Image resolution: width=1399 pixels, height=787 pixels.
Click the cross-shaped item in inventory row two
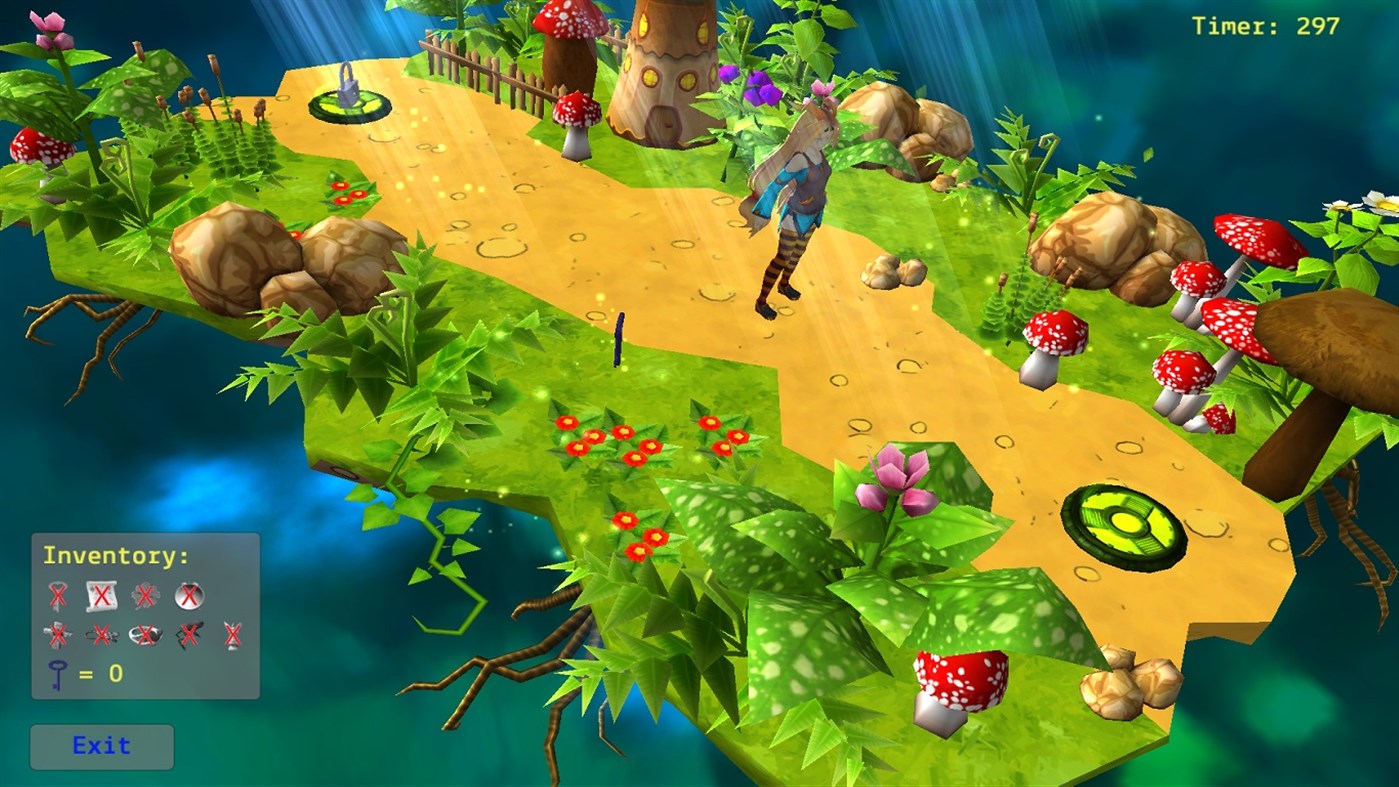click(x=57, y=634)
